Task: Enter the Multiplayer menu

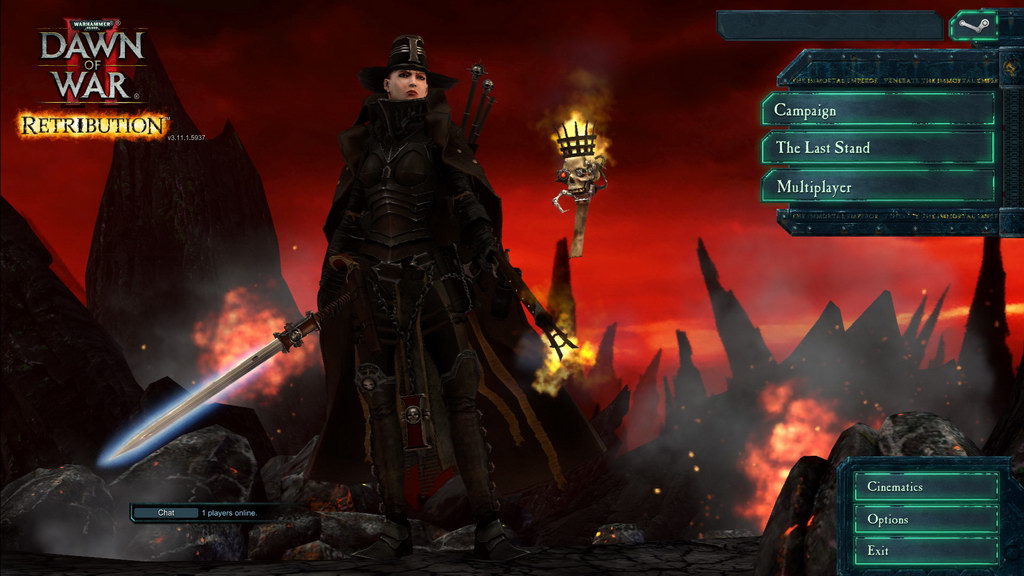Action: coord(878,187)
